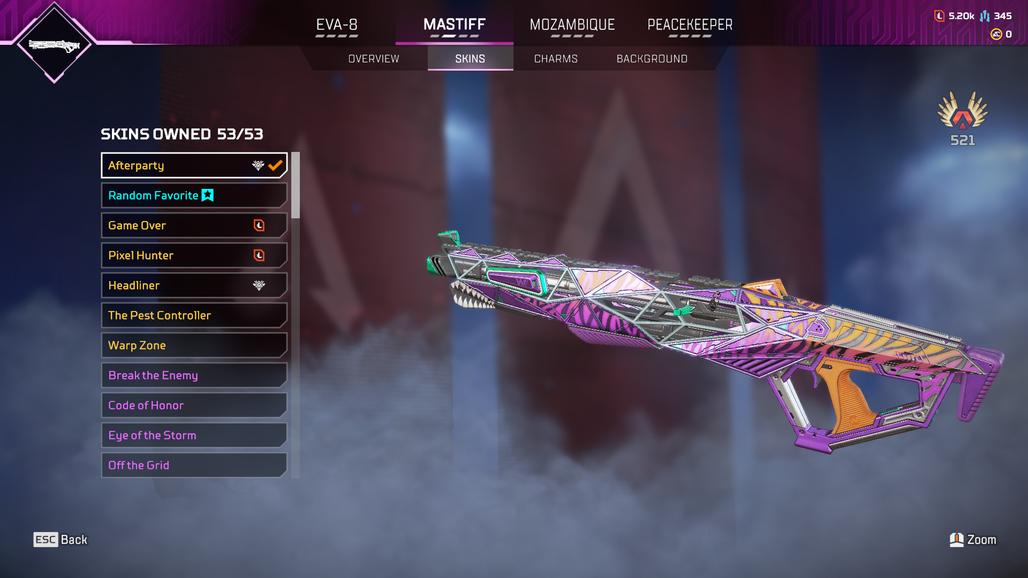Select the Mozambique weapon tab
This screenshot has height=578, width=1028.
pos(572,25)
